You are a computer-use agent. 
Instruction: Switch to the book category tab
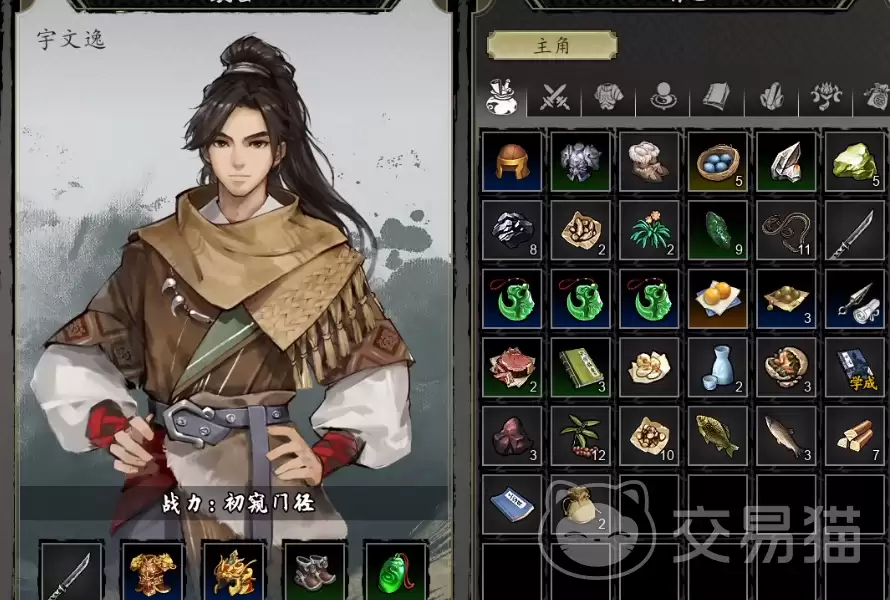(x=716, y=97)
